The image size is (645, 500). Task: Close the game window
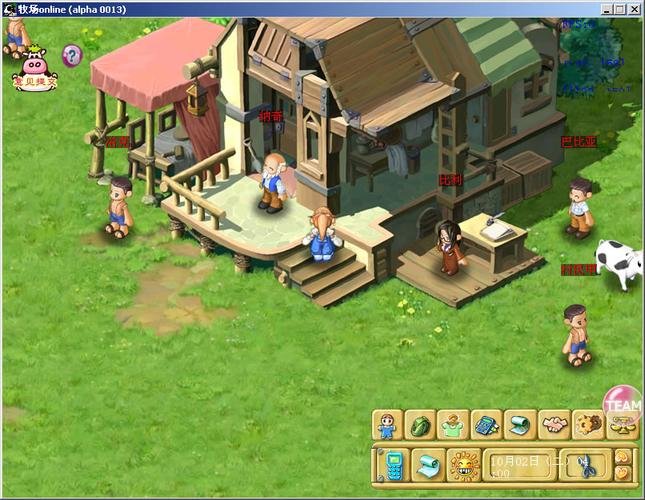(x=634, y=8)
